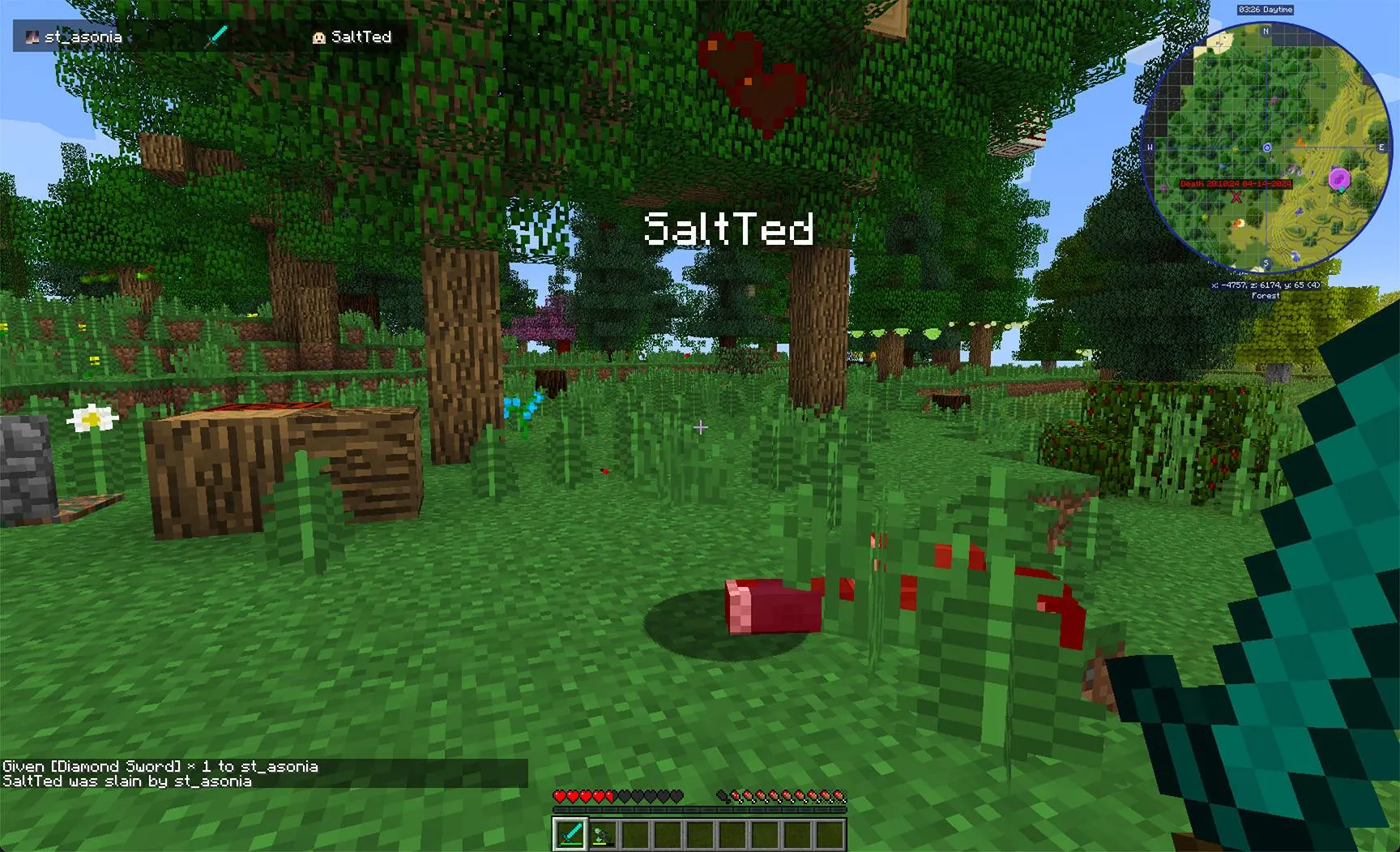
Task: Click the North indicator on the minimap
Action: tap(1266, 32)
